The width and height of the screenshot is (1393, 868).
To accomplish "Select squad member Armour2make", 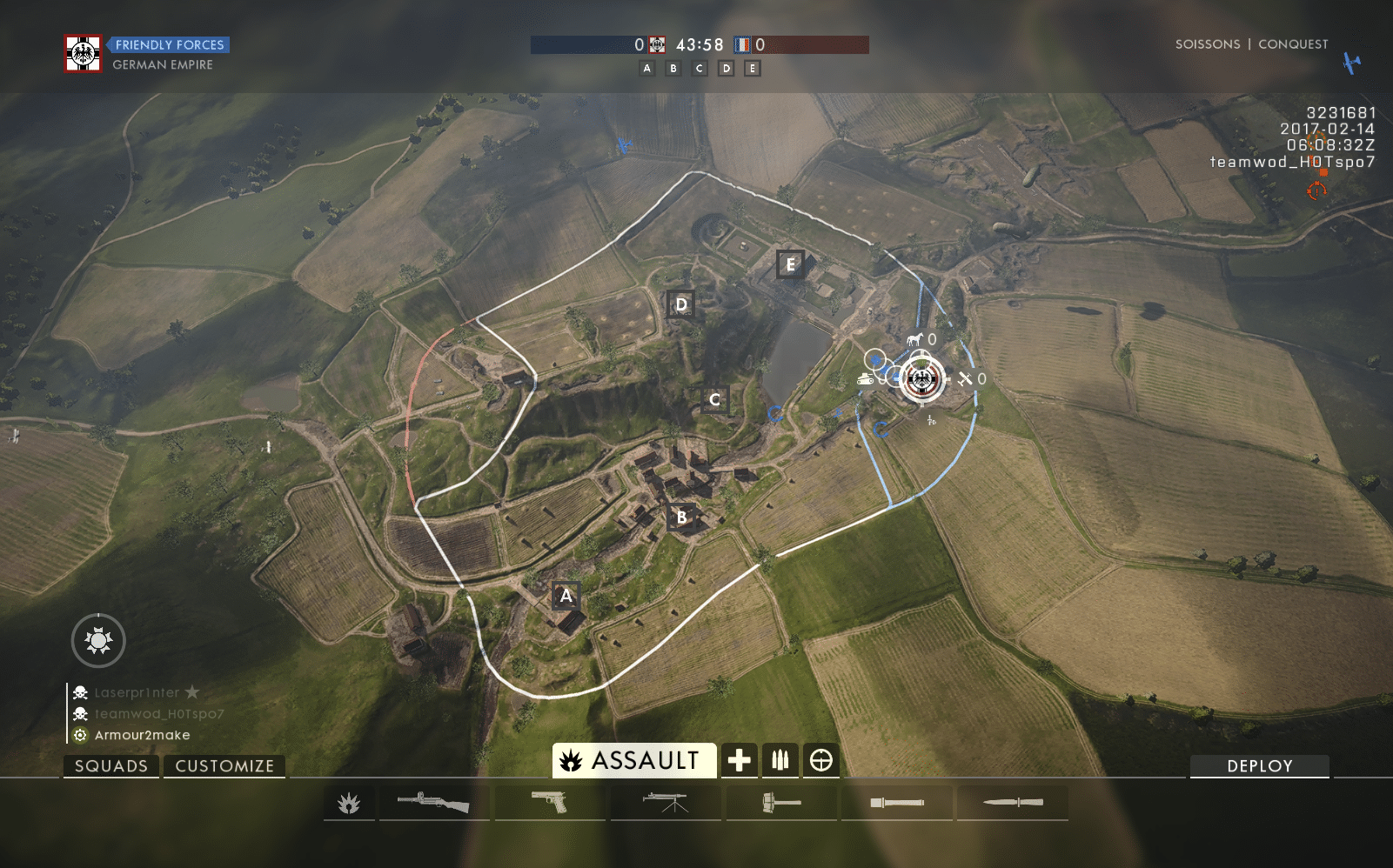I will click(x=142, y=735).
